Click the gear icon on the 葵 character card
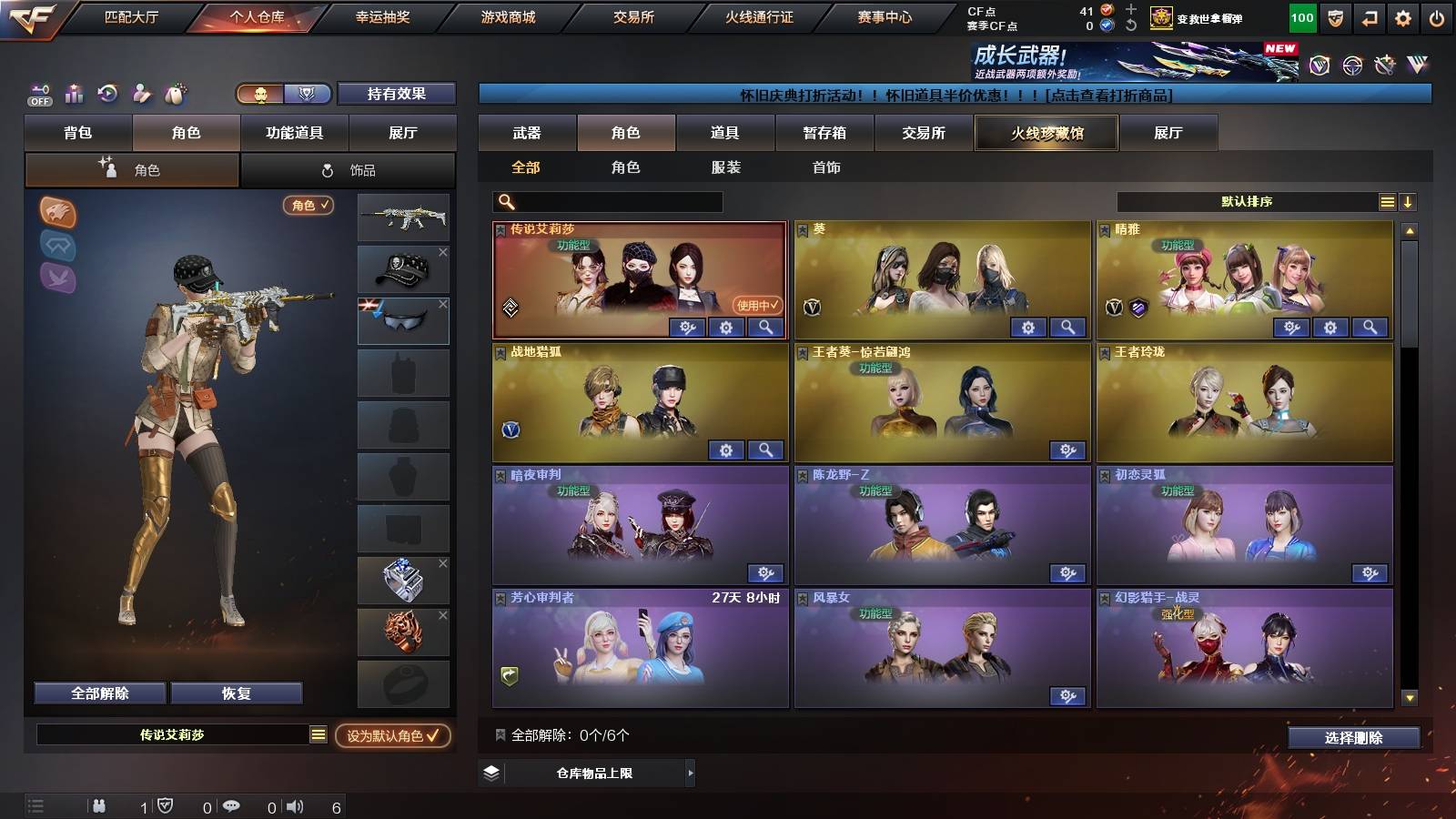Screen dimensions: 1456x819 (x=1028, y=326)
